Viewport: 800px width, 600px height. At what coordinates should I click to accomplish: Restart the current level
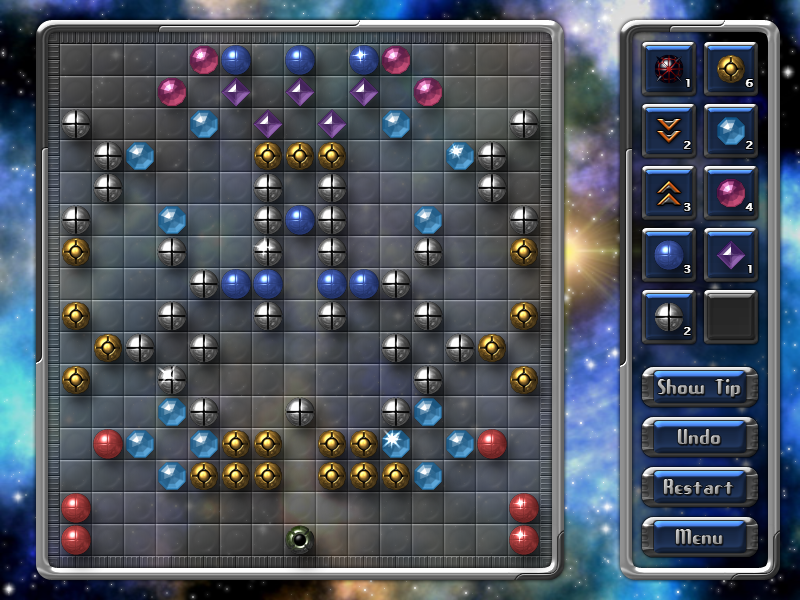coord(699,488)
